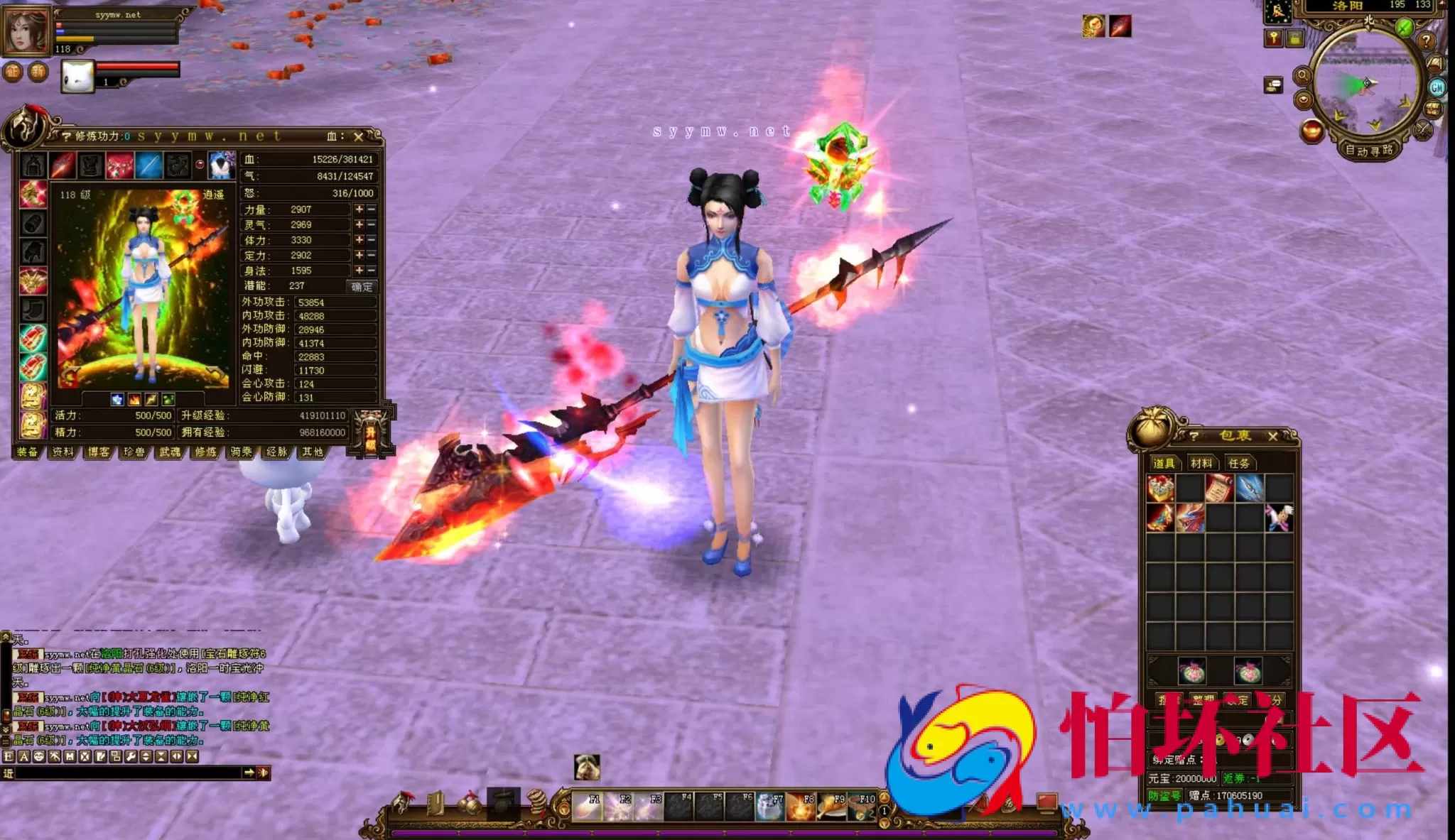Click the red scroll item in the bag

click(1218, 487)
